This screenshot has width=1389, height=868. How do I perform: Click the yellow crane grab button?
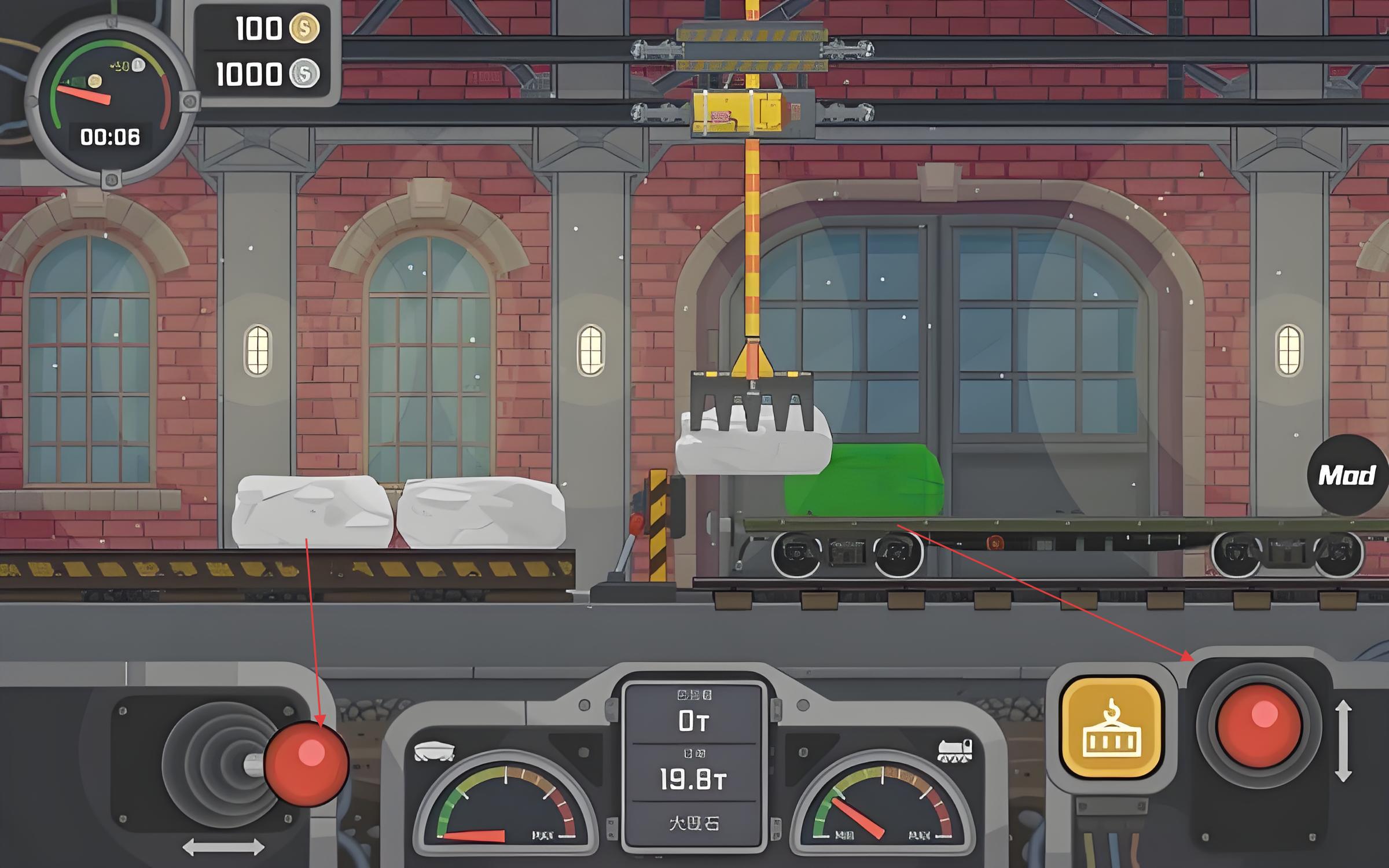[x=1111, y=728]
